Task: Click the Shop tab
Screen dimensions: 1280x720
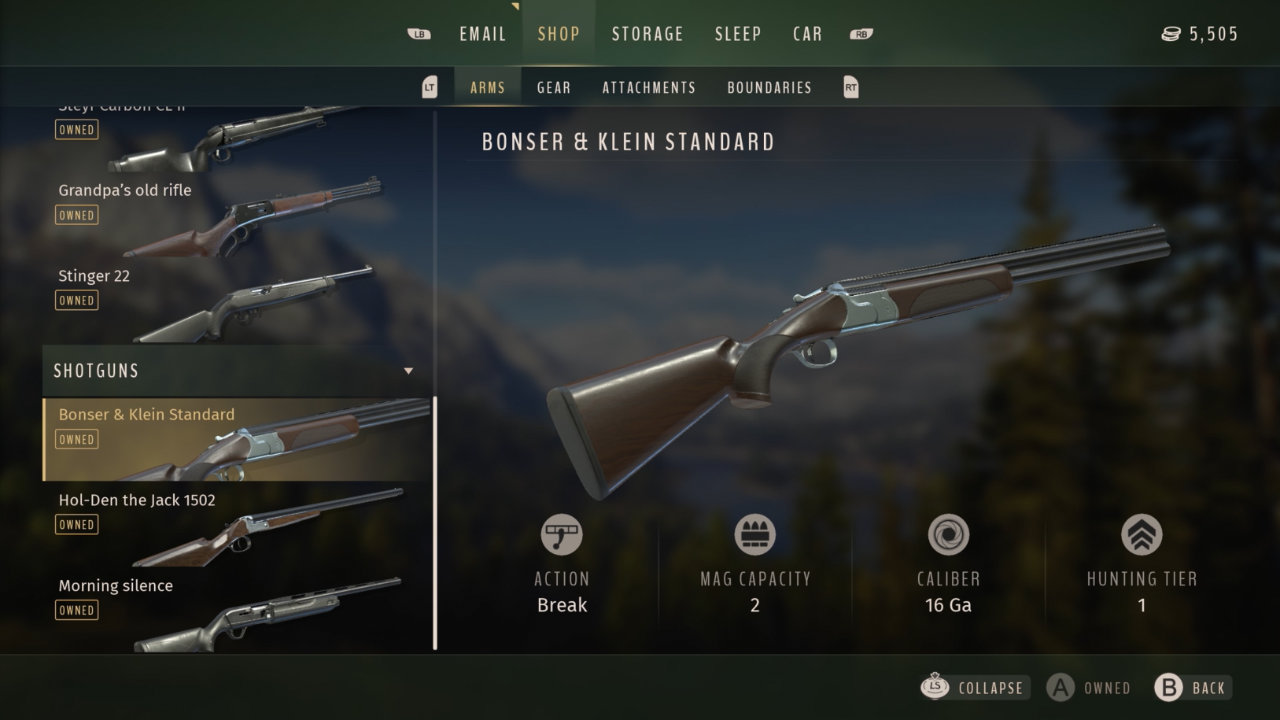Action: point(558,34)
